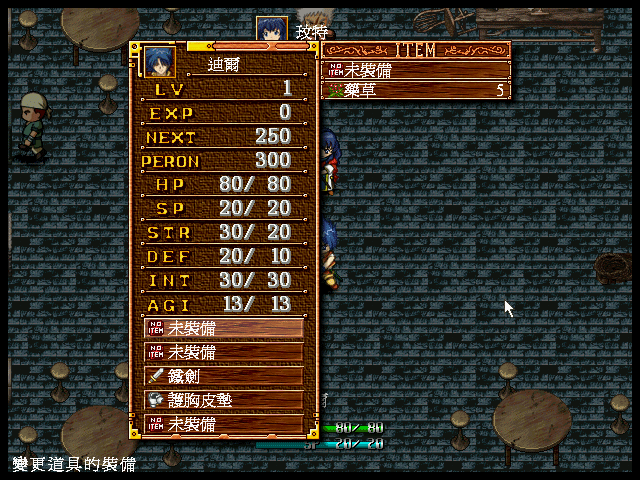Pick 未裝備 entry in the ITEM list
This screenshot has width=640, height=480.
[x=415, y=70]
